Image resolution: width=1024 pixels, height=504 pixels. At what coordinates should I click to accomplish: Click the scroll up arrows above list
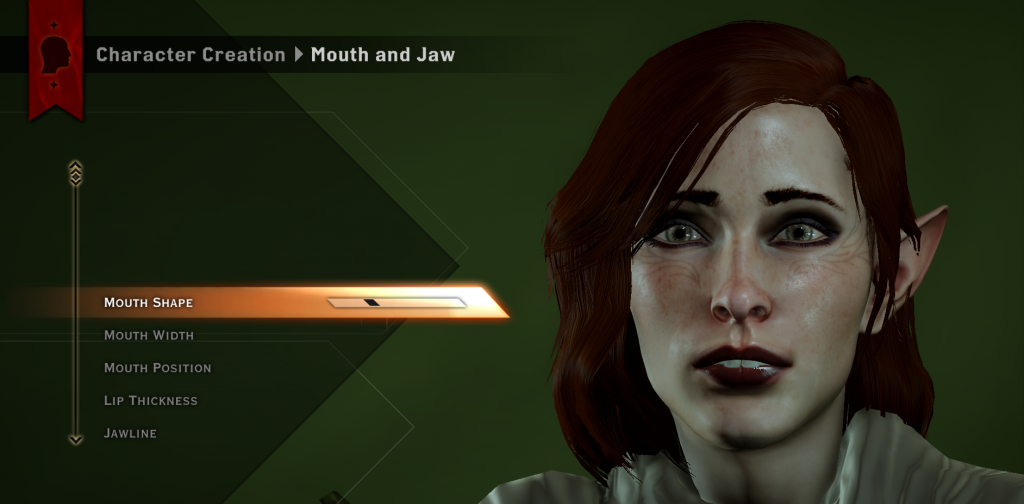75,172
